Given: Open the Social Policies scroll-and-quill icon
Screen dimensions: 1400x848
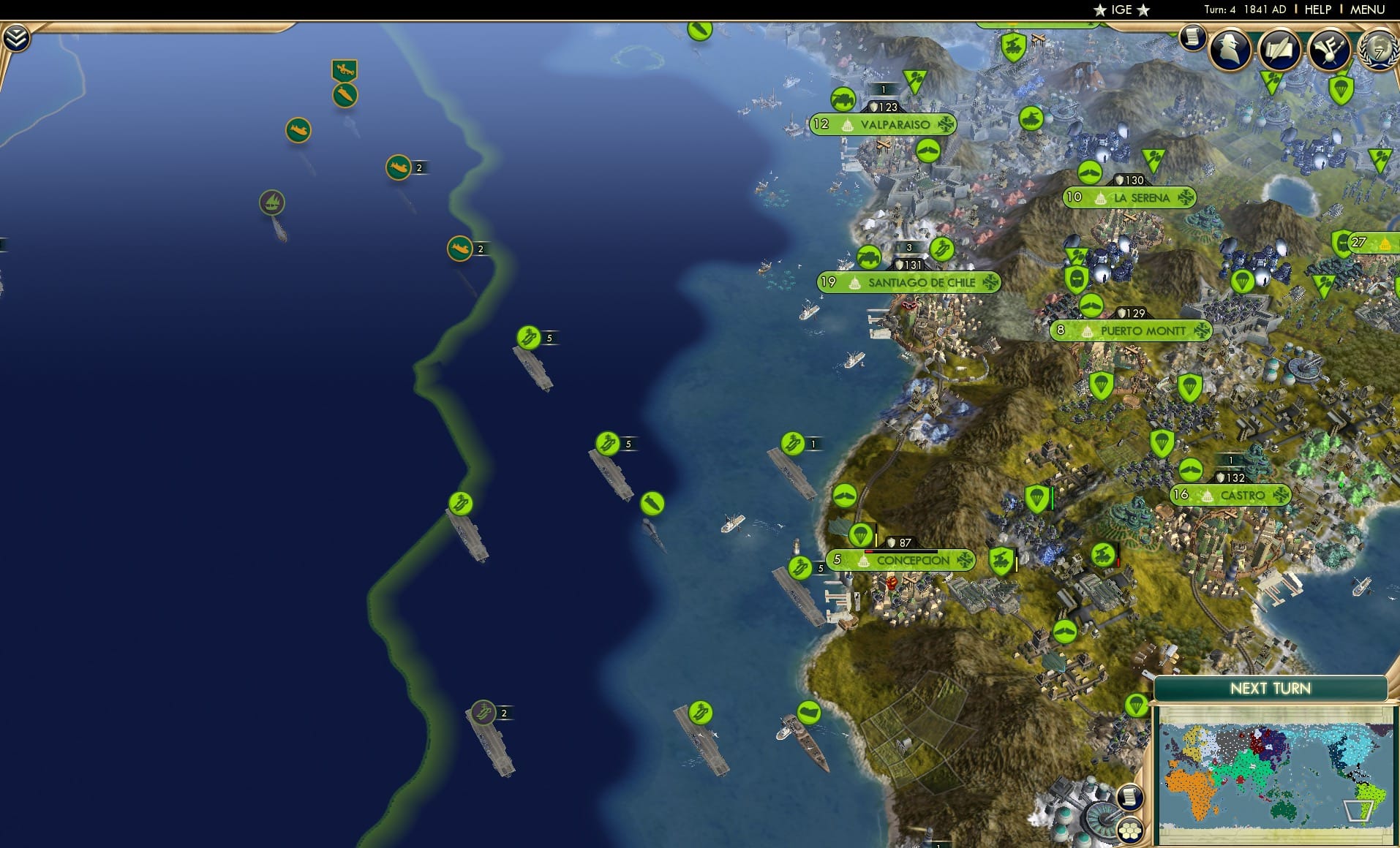Looking at the screenshot, I should [1279, 50].
